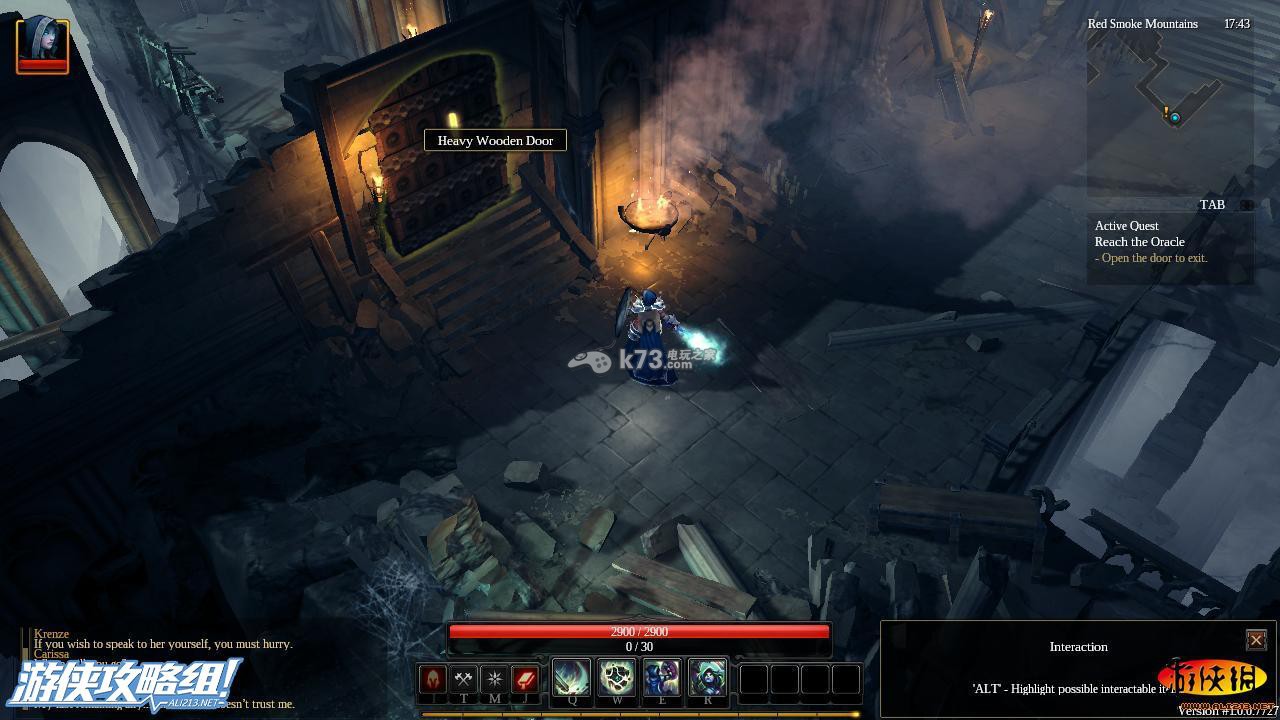Activate the E blue warrior ability
Image resolution: width=1280 pixels, height=720 pixels.
662,679
